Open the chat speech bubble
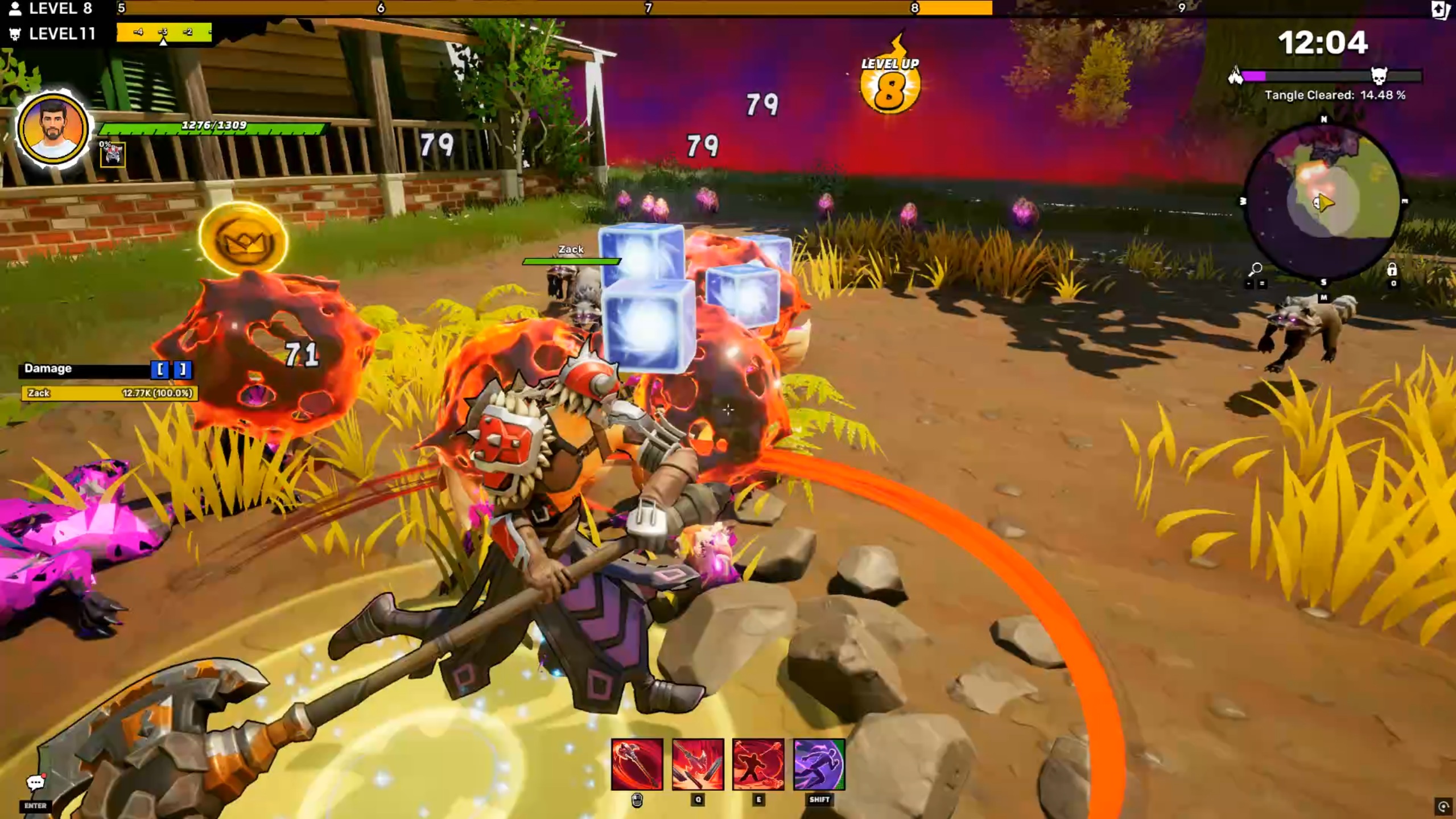The image size is (1456, 819). tap(35, 783)
